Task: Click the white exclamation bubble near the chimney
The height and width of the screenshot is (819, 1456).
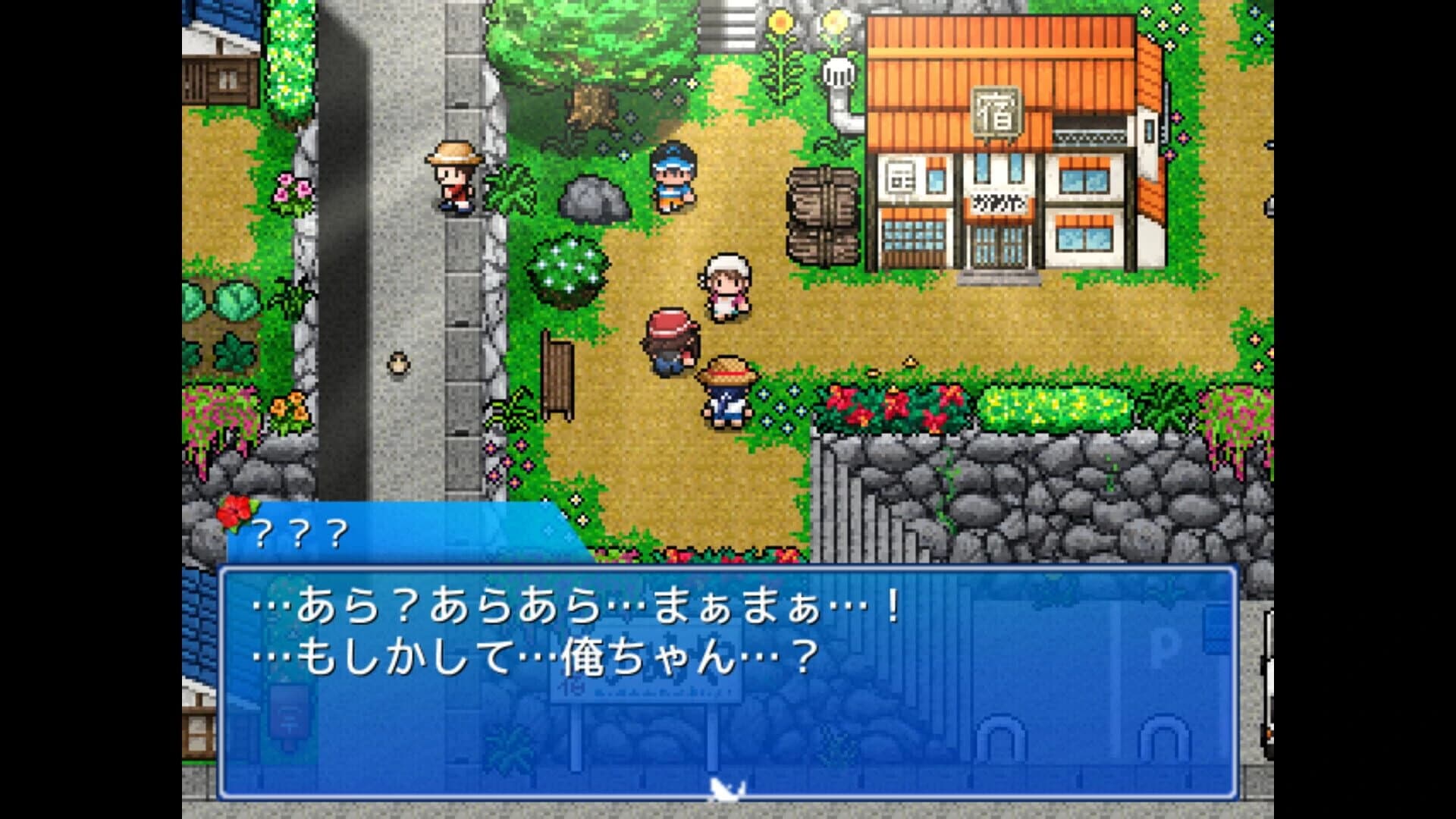Action: 836,72
